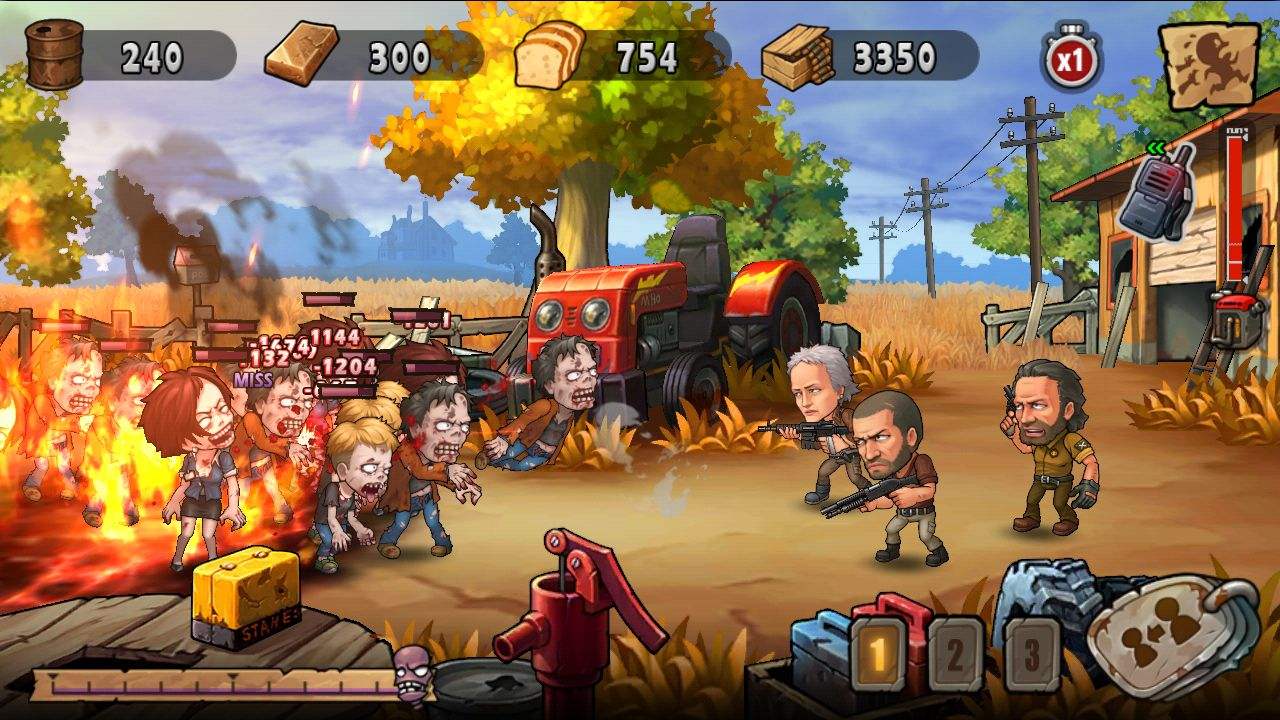Select squad slot number 2
Image resolution: width=1280 pixels, height=720 pixels.
(x=955, y=655)
